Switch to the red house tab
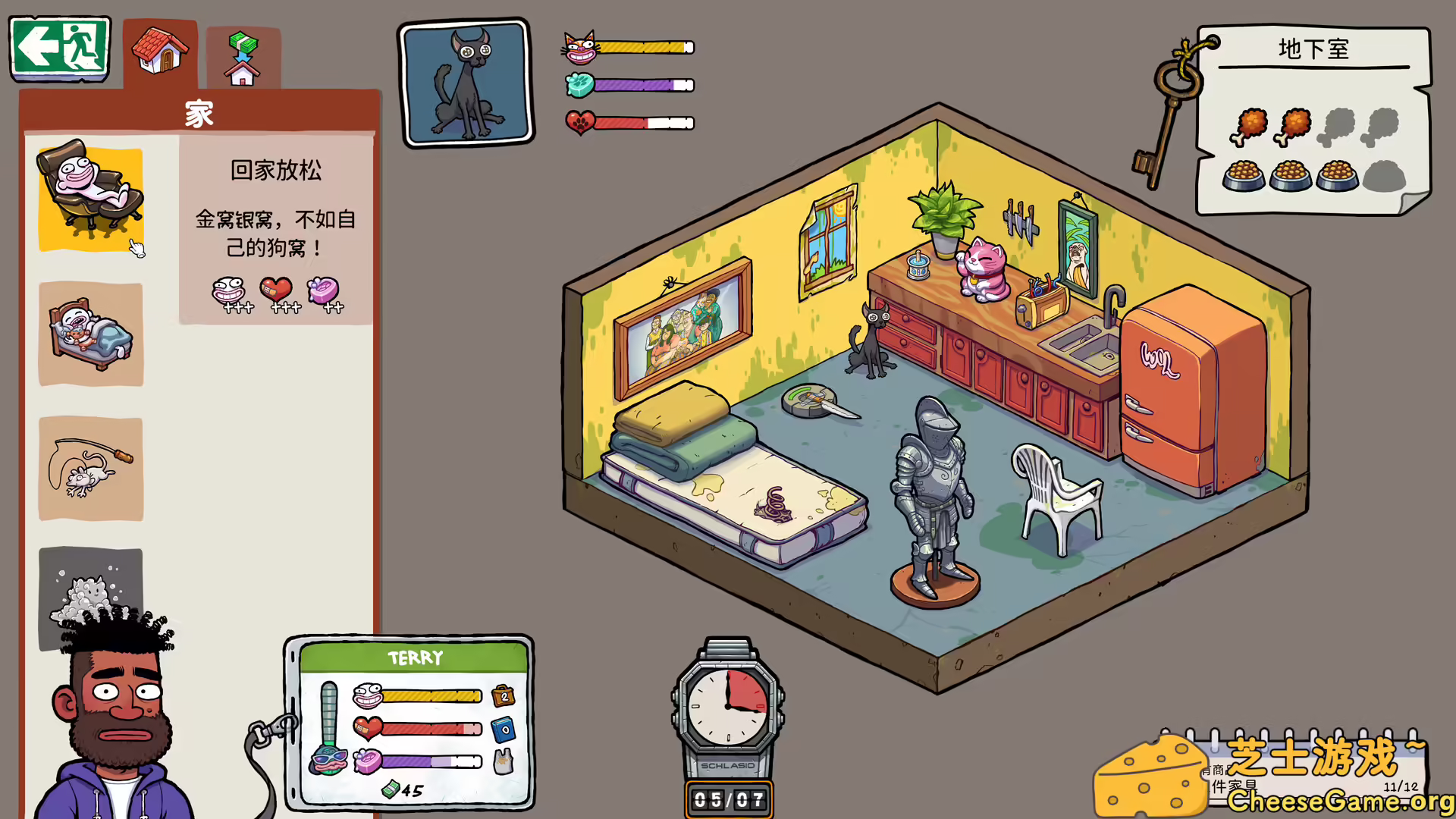This screenshot has height=819, width=1456. pyautogui.click(x=160, y=53)
